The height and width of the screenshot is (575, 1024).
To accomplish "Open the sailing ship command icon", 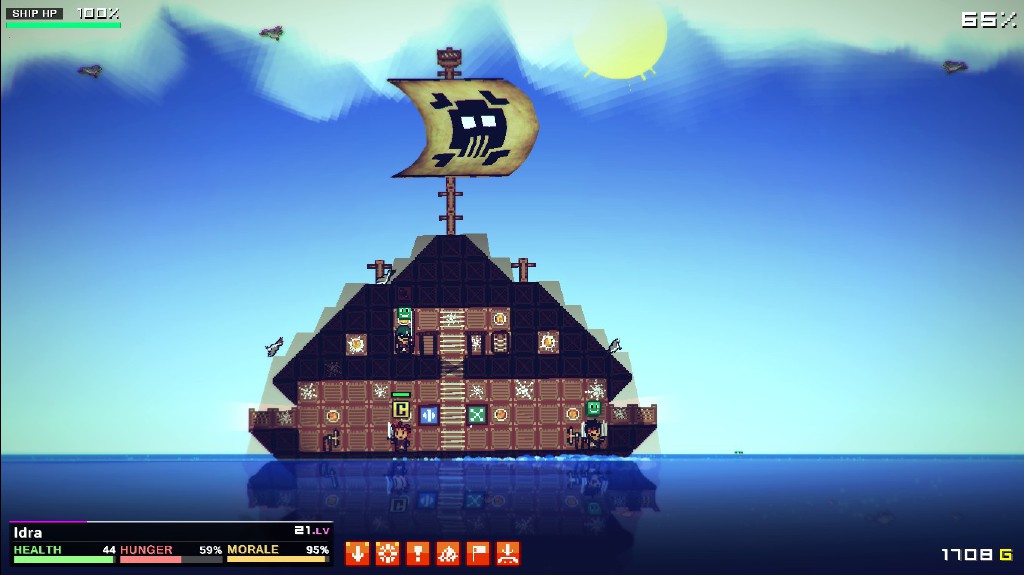I will [x=448, y=553].
